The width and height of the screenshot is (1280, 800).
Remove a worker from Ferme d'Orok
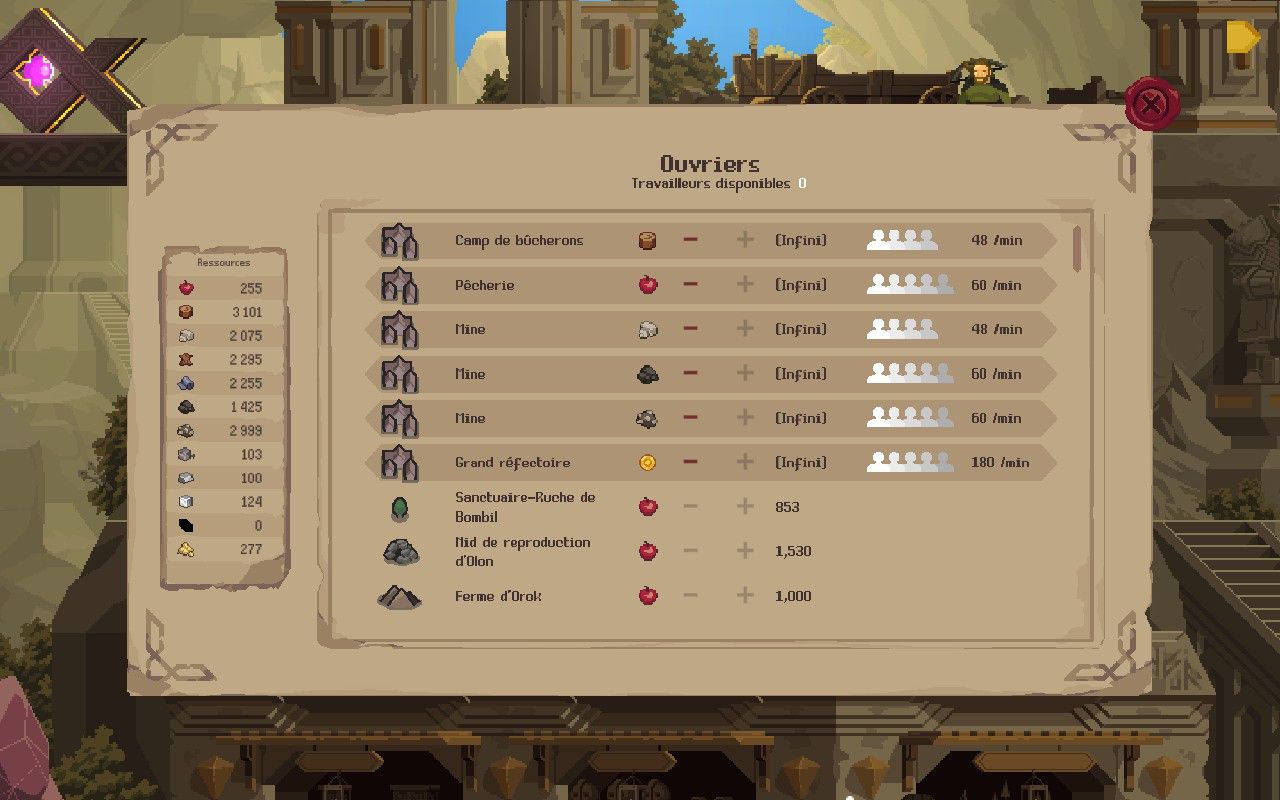click(x=690, y=596)
